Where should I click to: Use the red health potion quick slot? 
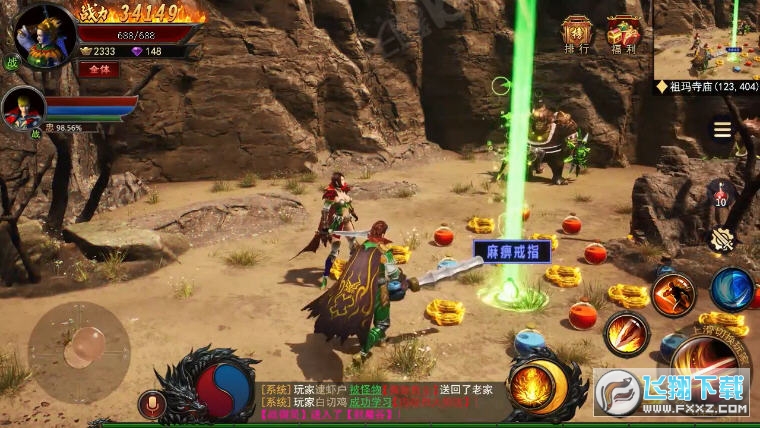720,193
